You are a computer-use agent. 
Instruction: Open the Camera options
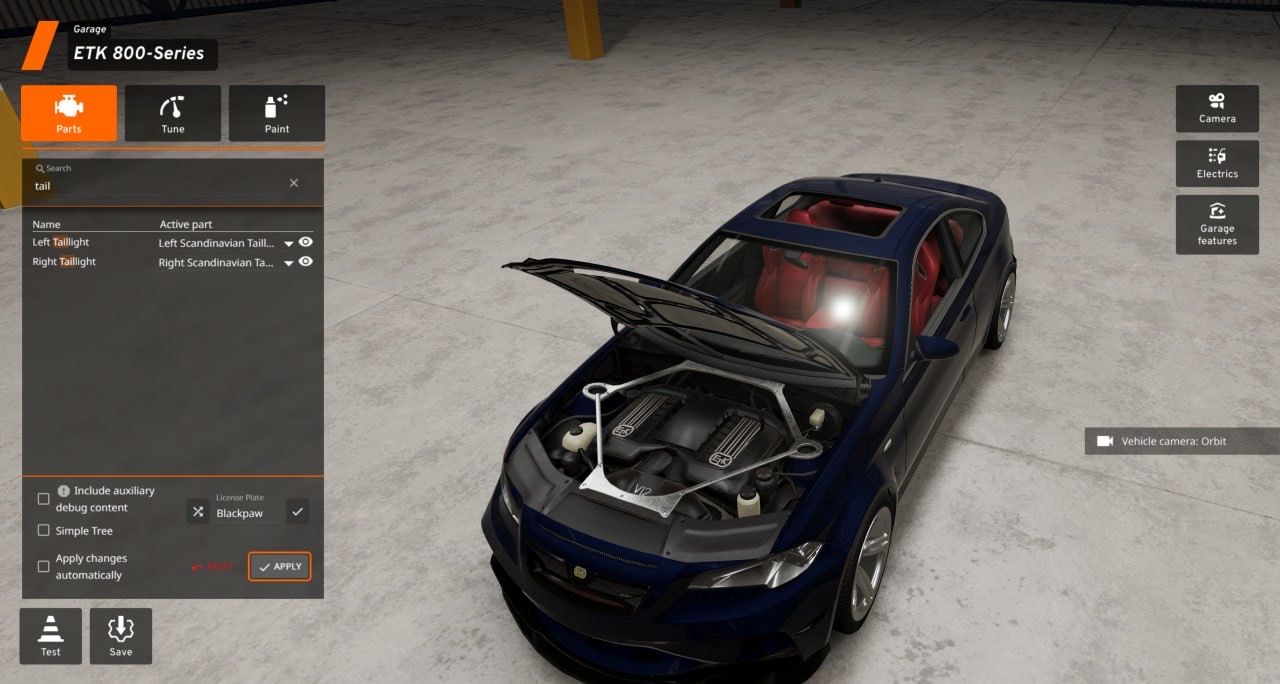(x=1217, y=109)
